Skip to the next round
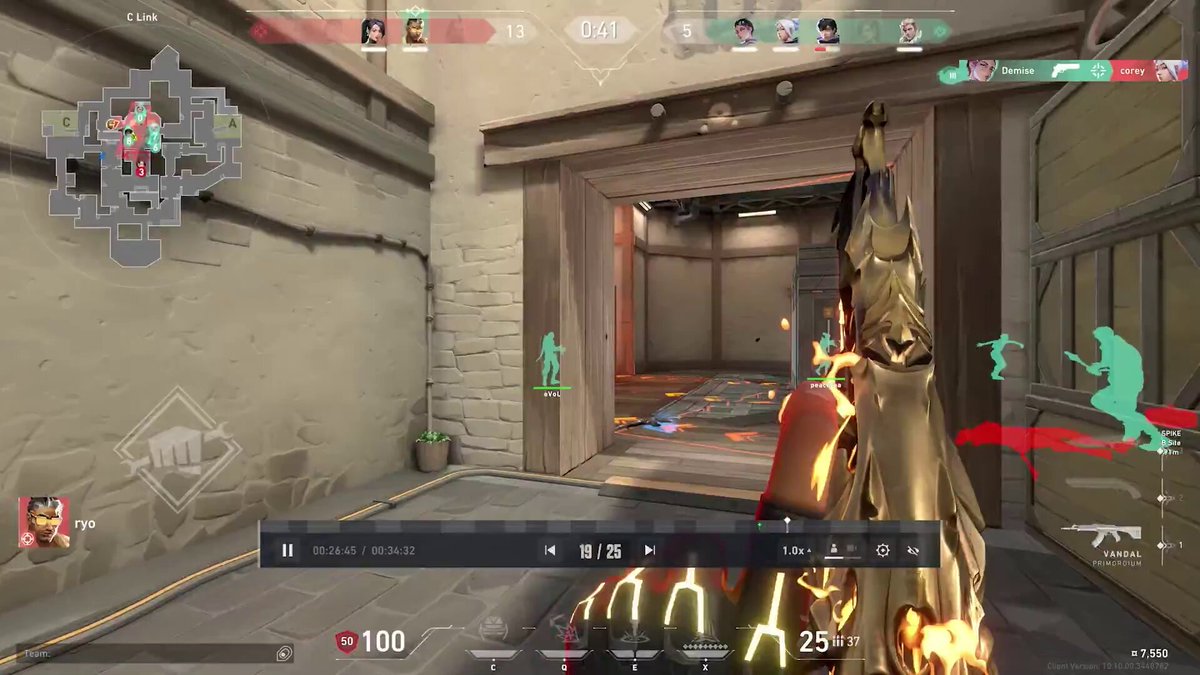Image resolution: width=1200 pixels, height=675 pixels. tap(650, 550)
